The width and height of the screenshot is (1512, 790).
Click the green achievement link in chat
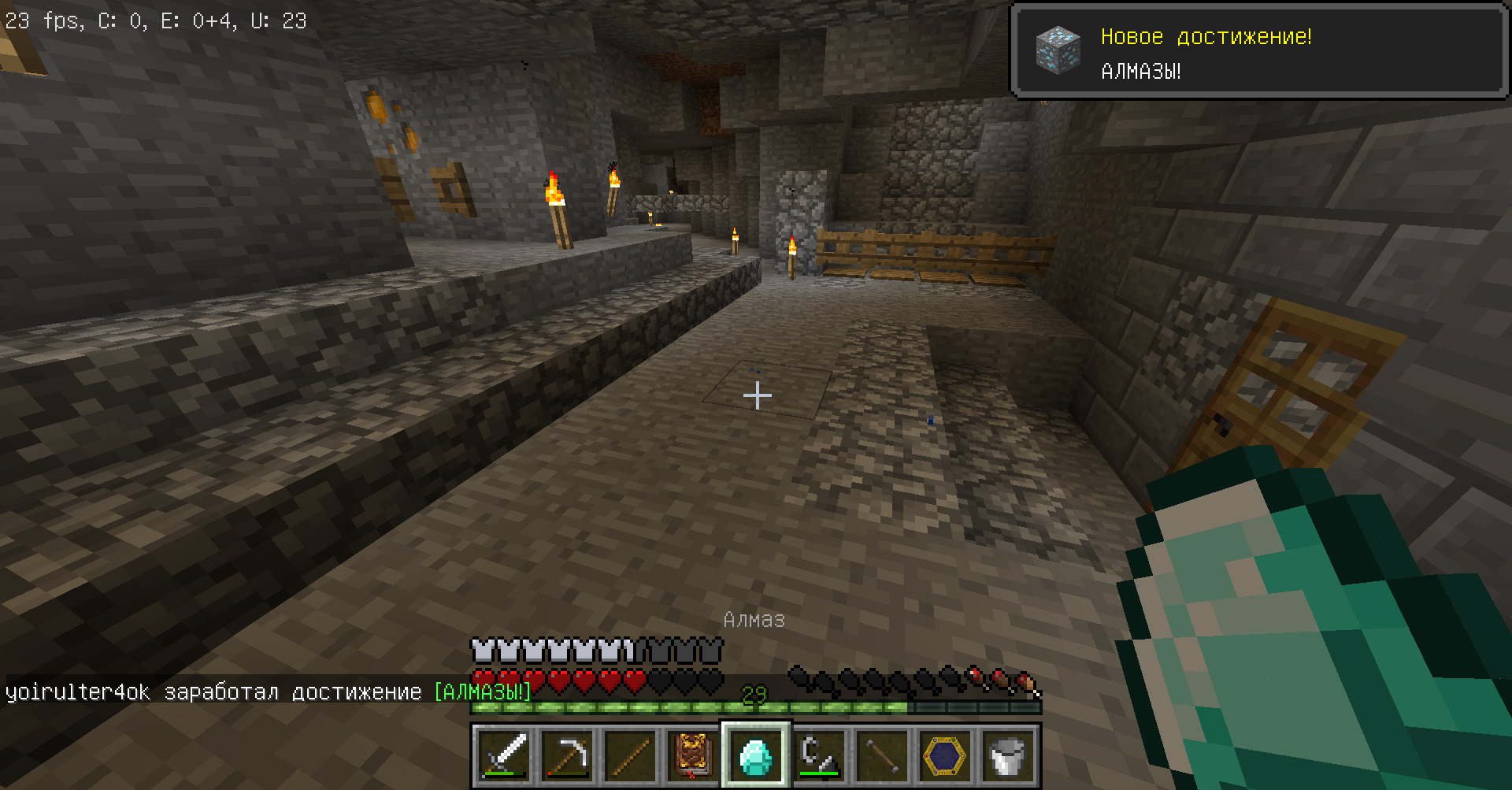[482, 692]
